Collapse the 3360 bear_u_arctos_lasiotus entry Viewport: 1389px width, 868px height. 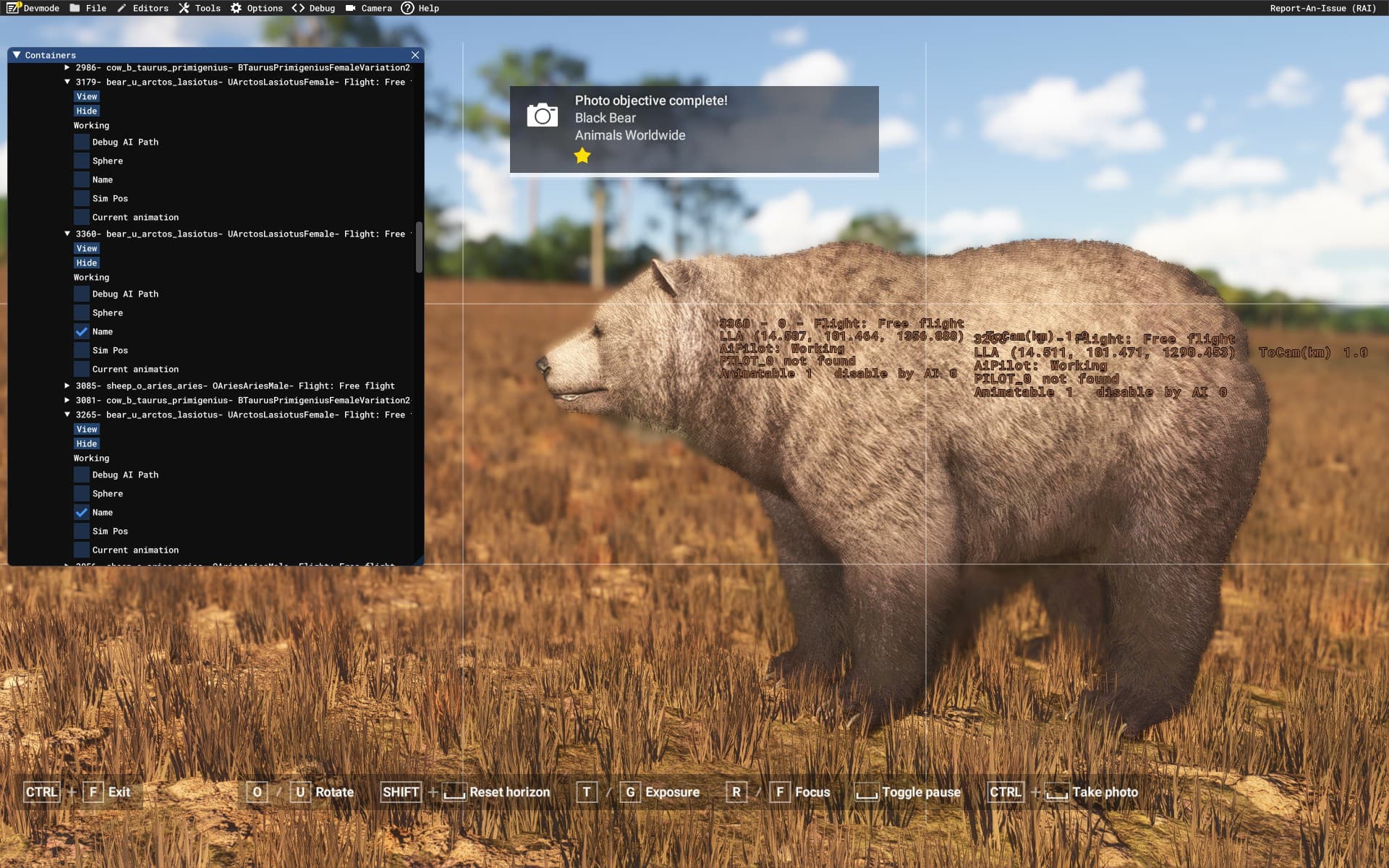(x=67, y=234)
